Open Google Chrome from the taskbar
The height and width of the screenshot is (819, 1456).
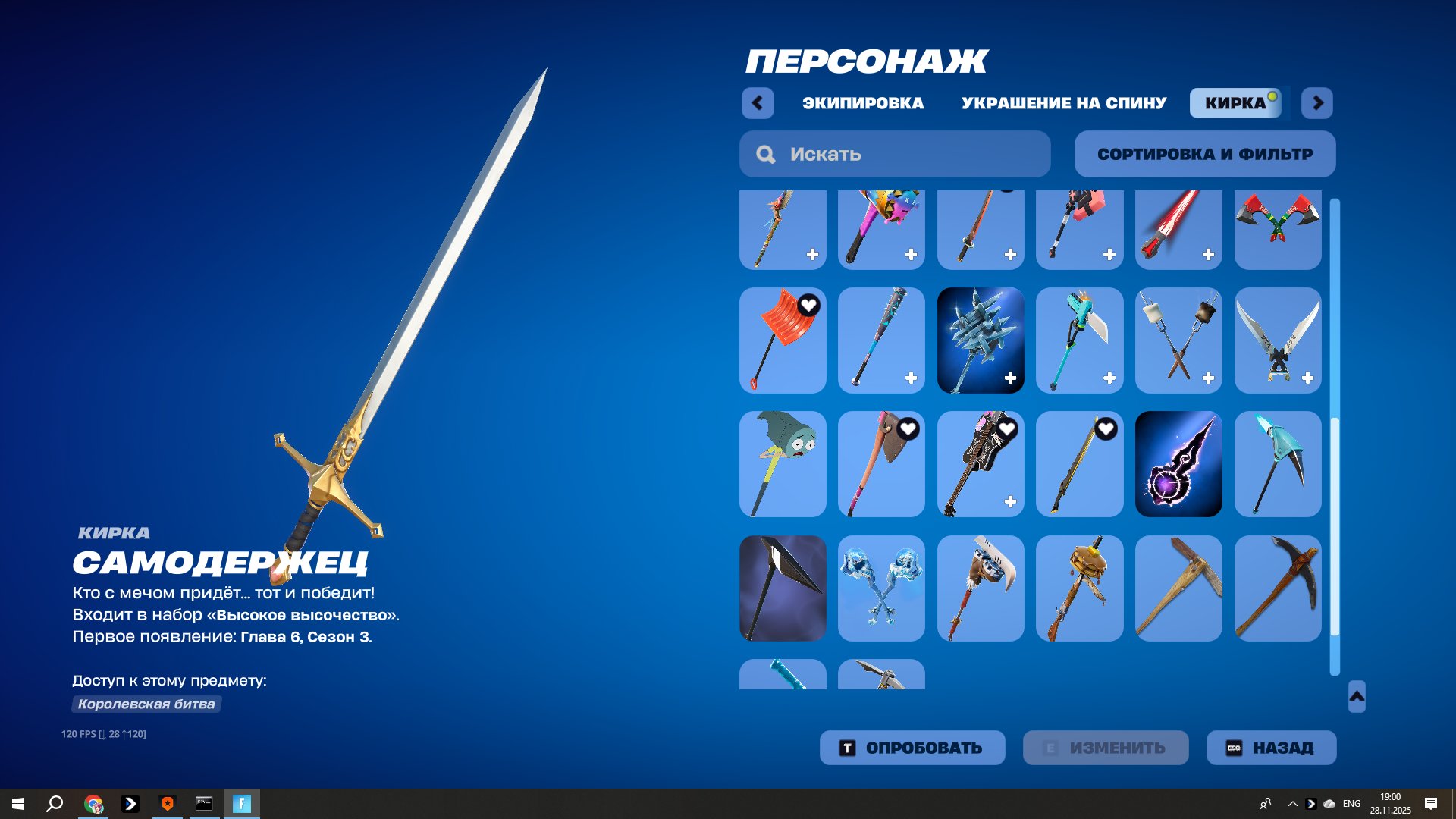pos(94,802)
